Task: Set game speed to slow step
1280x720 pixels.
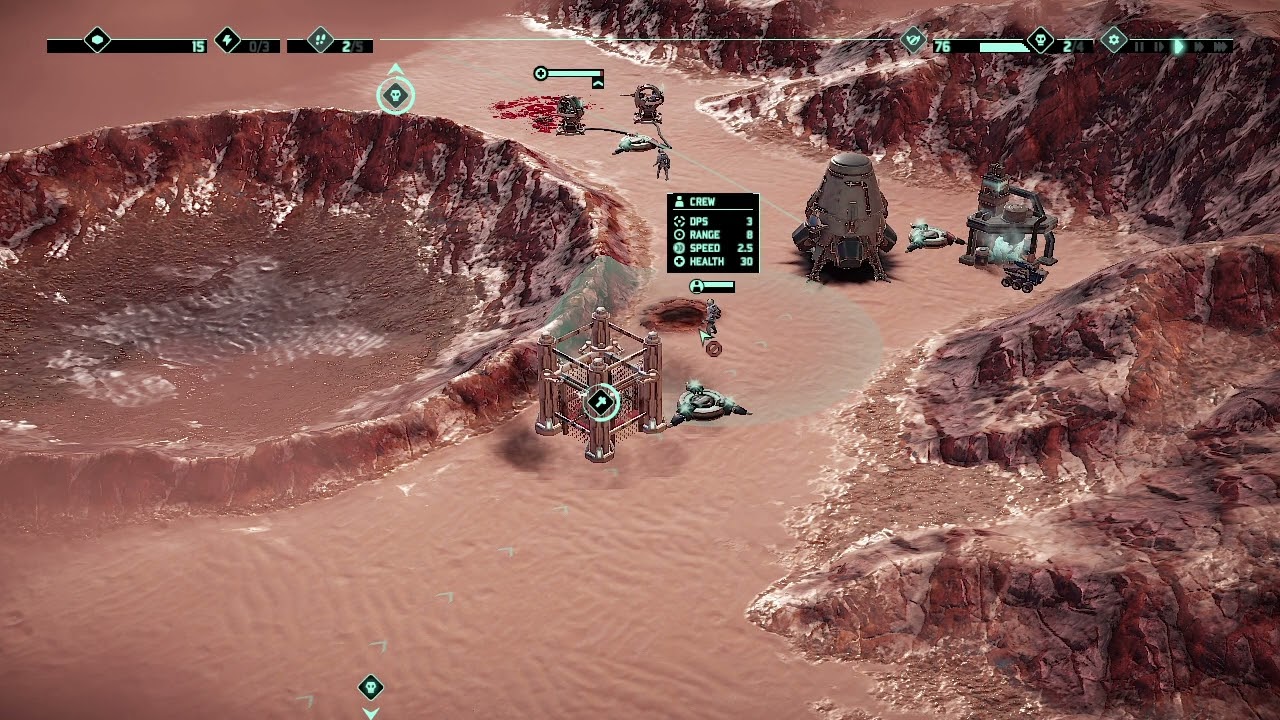Action: (1159, 46)
